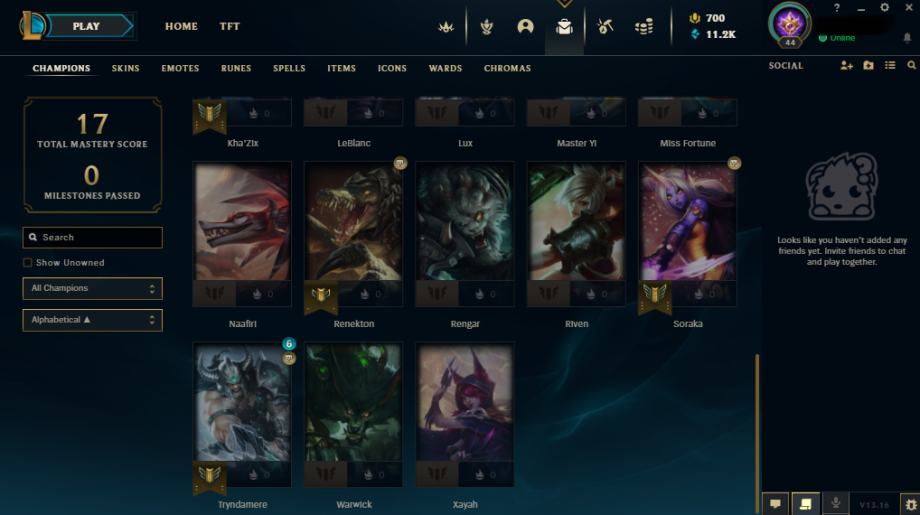Switch to the ITEMS tab
920x515 pixels.
(341, 69)
